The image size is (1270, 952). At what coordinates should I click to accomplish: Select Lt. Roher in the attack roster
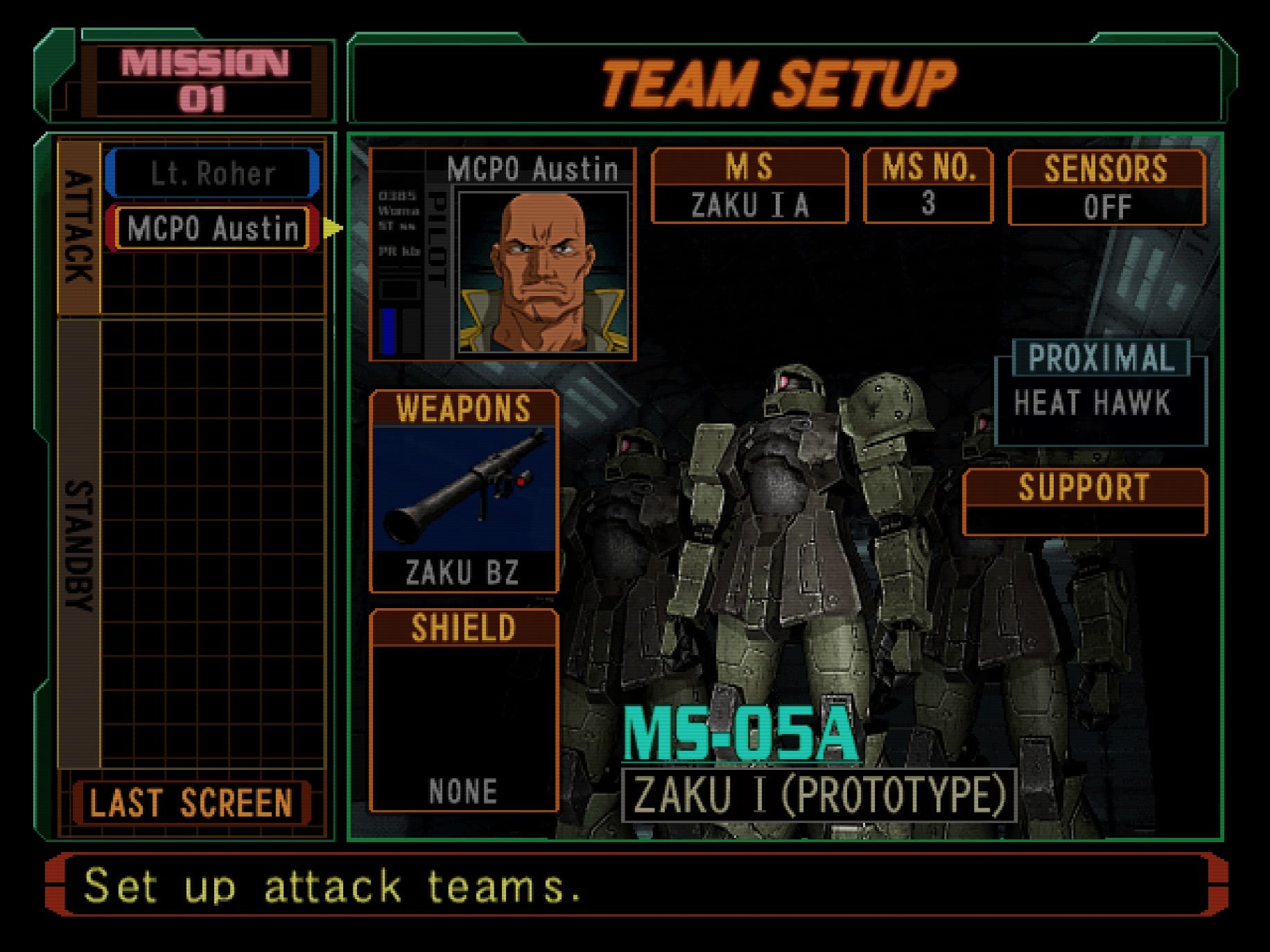pos(211,175)
